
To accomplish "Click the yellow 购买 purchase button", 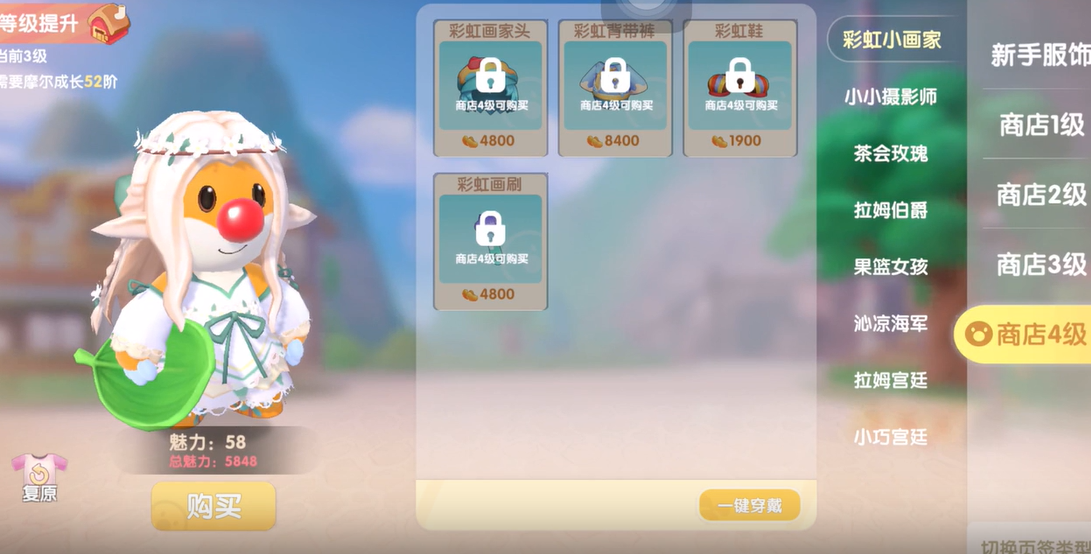I will tap(213, 506).
